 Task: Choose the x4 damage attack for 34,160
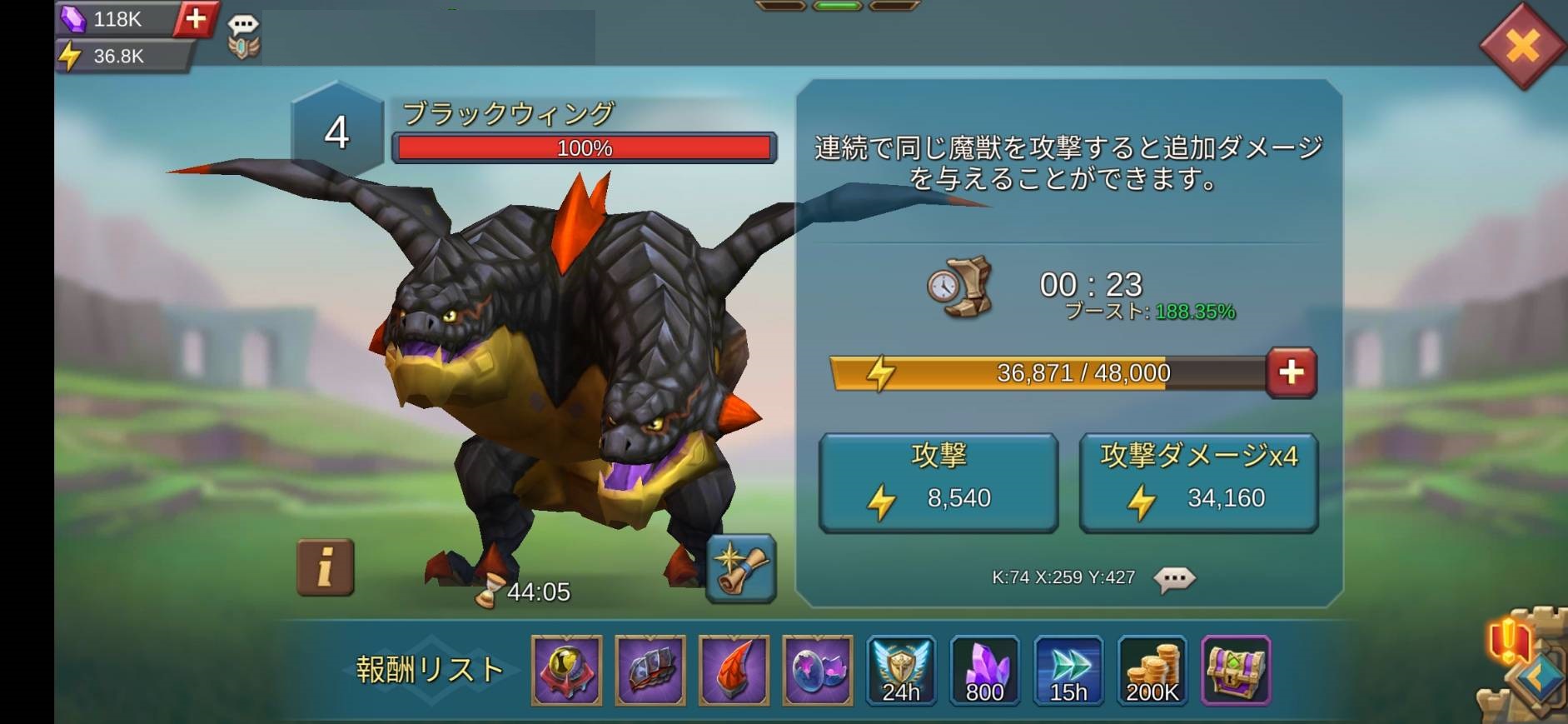coord(1198,482)
